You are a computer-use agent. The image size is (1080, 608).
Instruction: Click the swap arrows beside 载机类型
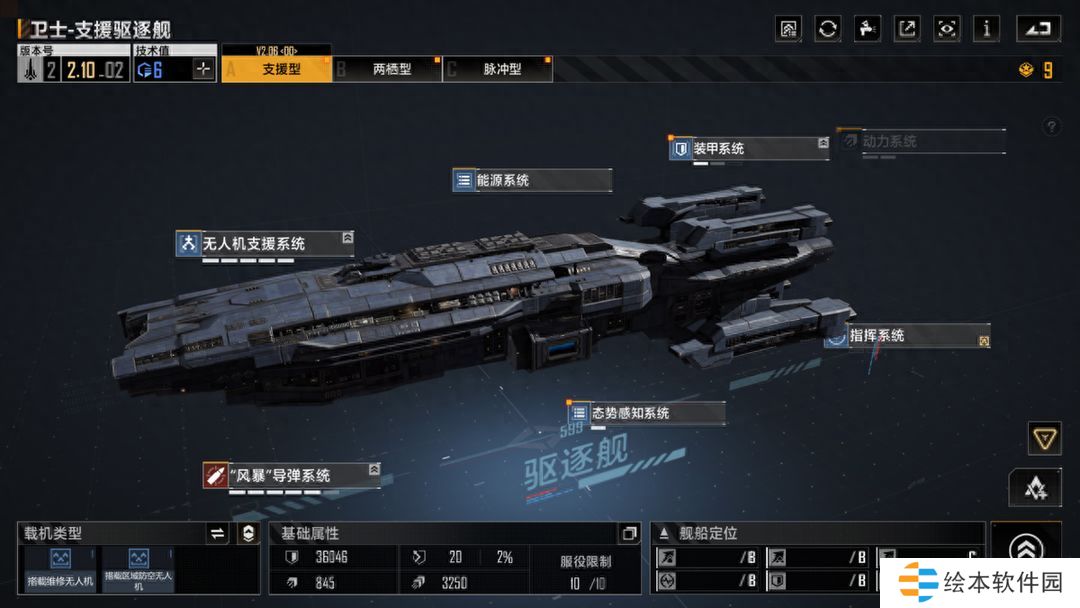click(x=217, y=534)
